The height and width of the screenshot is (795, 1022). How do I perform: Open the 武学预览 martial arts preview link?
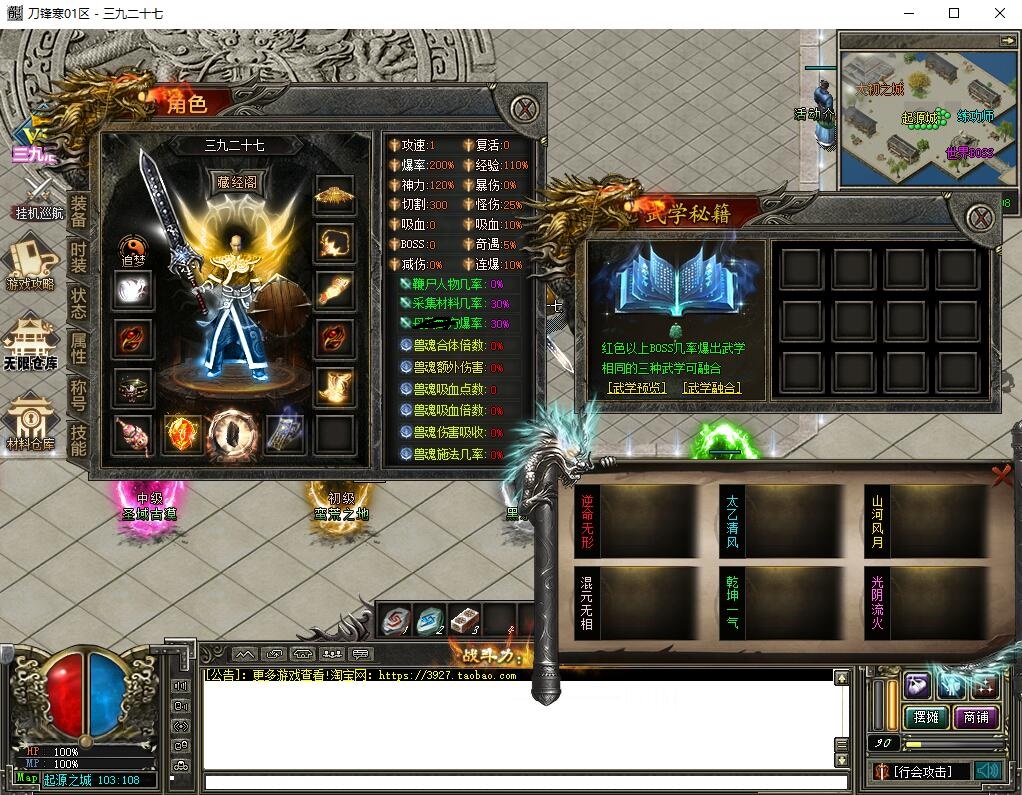click(636, 387)
